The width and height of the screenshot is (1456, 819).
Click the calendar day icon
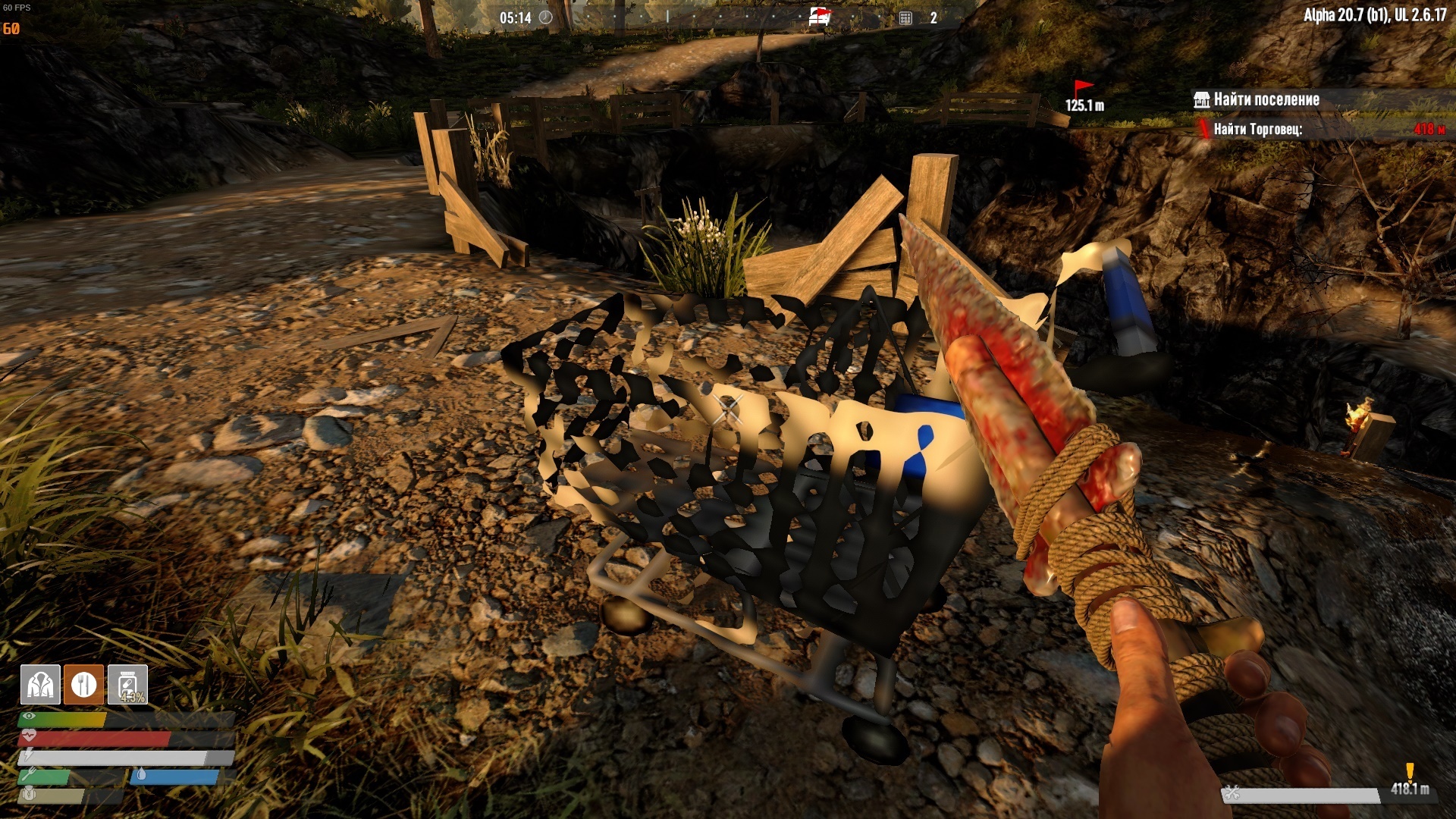(x=905, y=17)
